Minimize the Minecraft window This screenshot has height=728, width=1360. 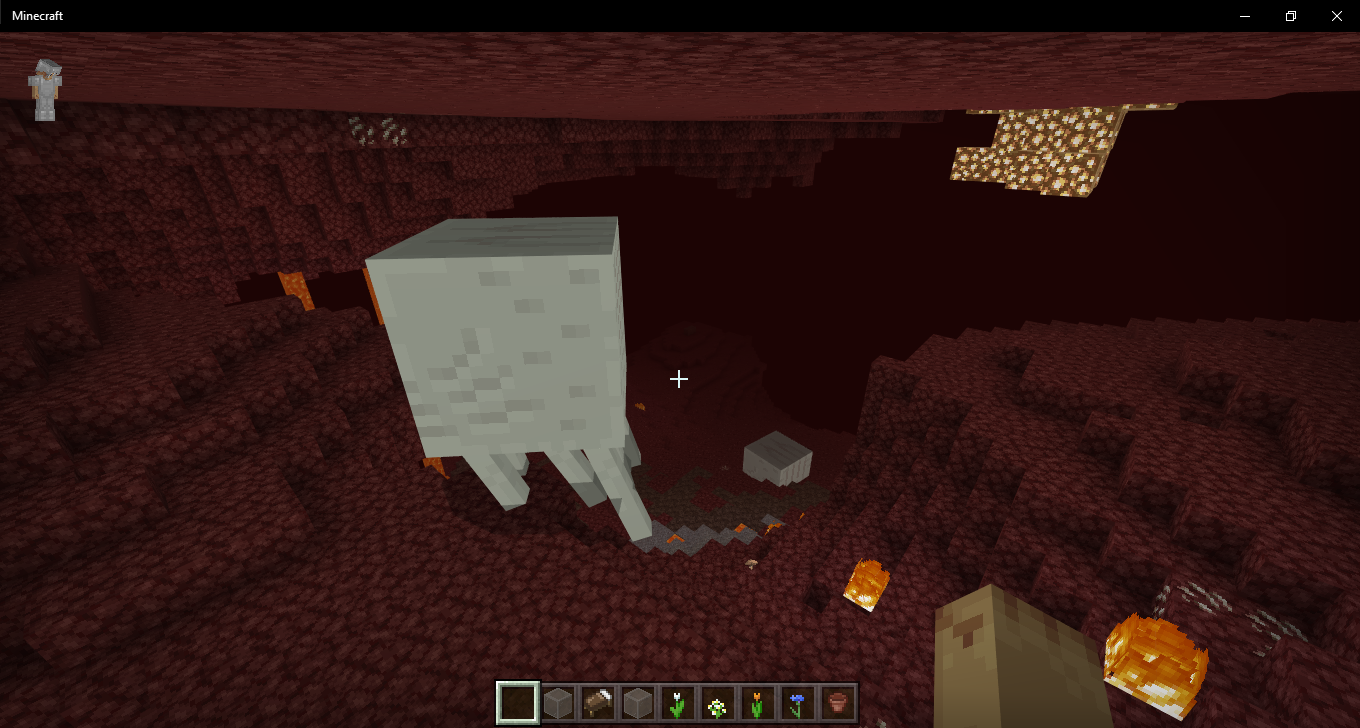(x=1245, y=16)
